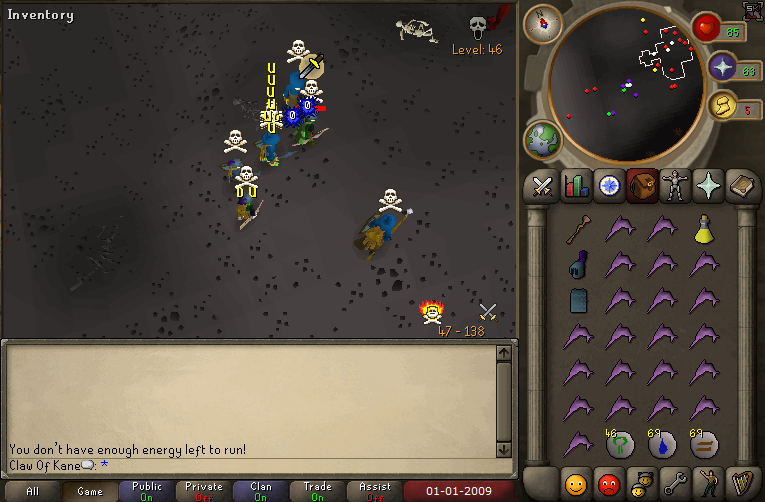Screen dimensions: 765x502
Task: Select the staff in the inventory
Action: tap(576, 231)
